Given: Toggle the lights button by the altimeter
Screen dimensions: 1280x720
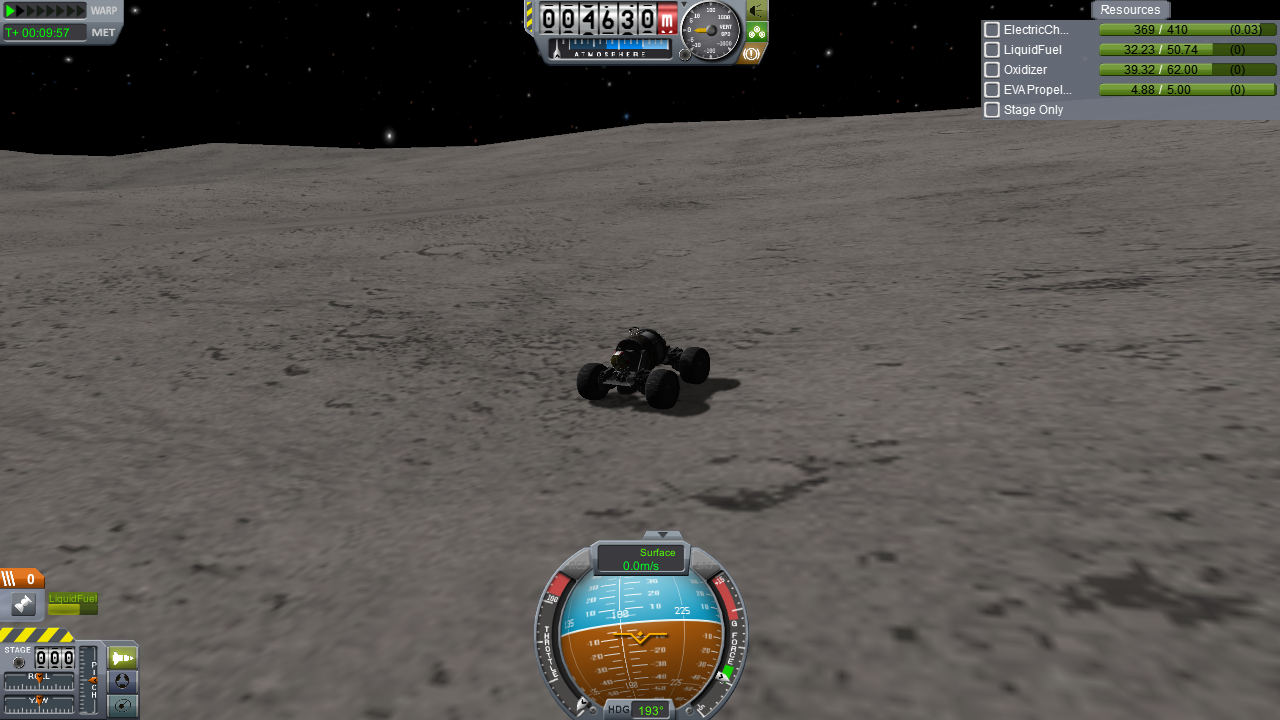Looking at the screenshot, I should pos(757,10).
